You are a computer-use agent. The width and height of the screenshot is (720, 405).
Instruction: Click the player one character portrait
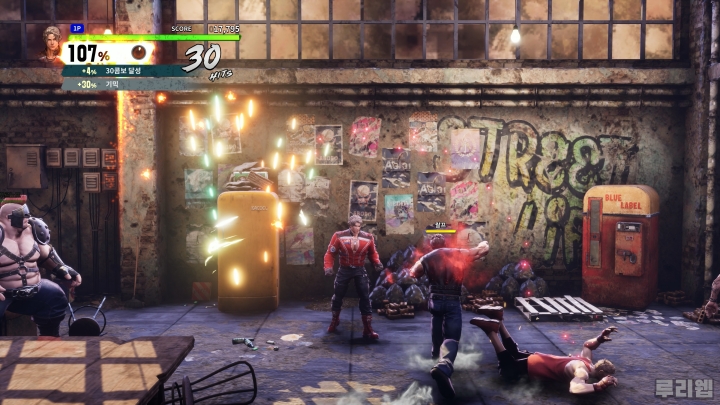point(52,45)
